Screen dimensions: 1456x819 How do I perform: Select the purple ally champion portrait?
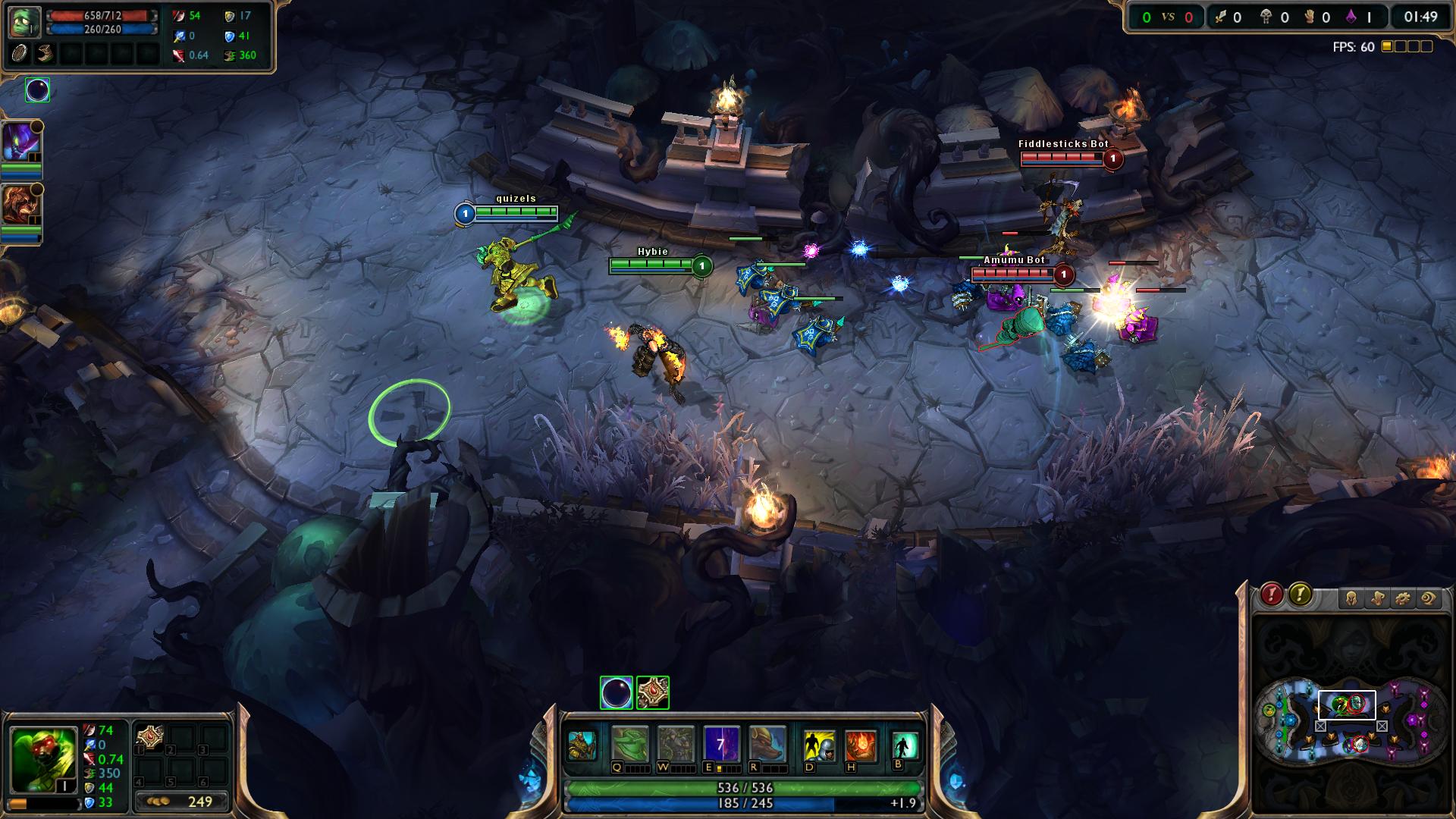(20, 142)
